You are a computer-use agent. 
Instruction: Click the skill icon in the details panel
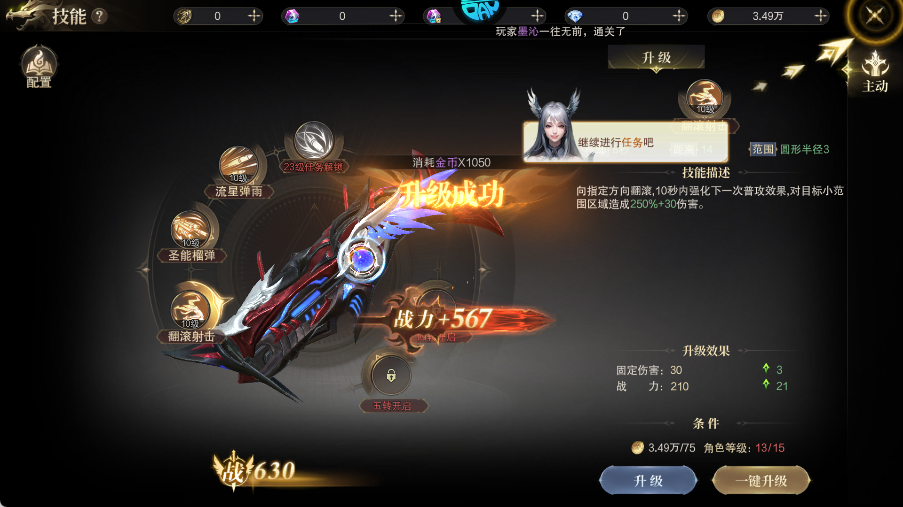point(708,101)
